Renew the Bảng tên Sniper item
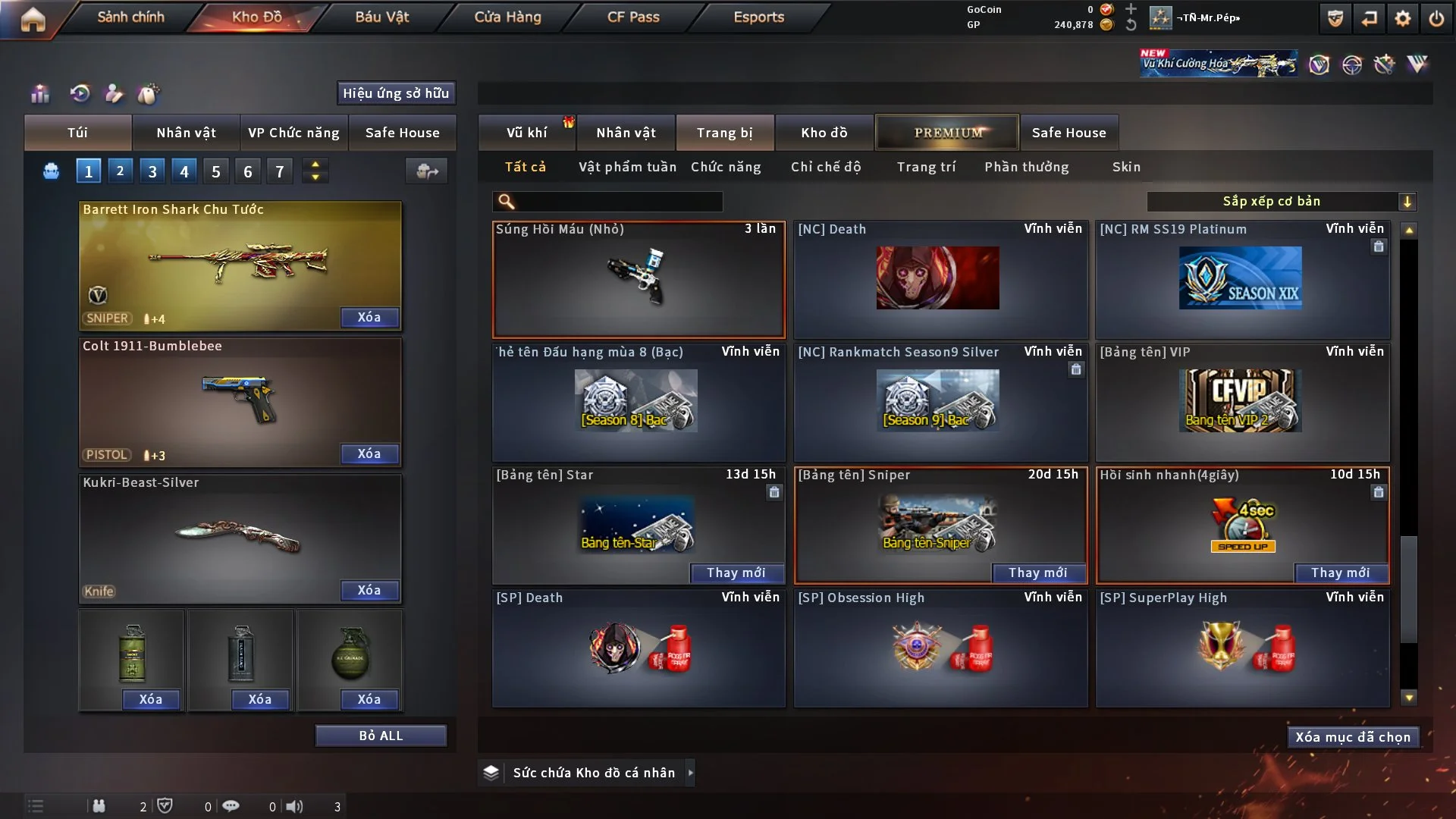Viewport: 1456px width, 819px height. click(1037, 573)
